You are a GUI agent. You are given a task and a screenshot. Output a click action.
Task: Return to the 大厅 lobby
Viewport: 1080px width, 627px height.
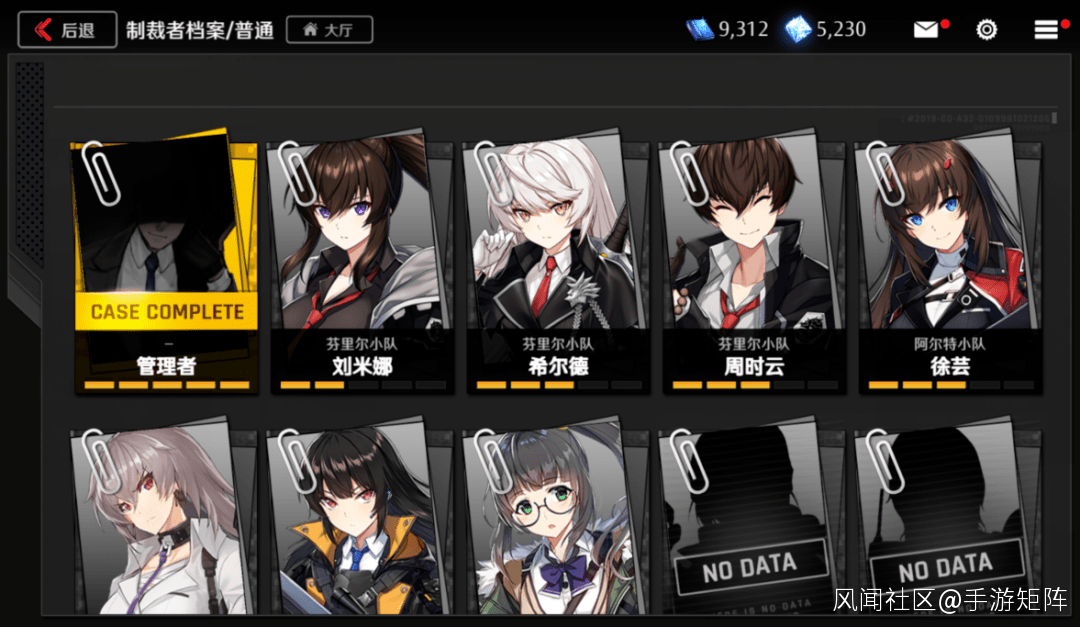(x=329, y=30)
